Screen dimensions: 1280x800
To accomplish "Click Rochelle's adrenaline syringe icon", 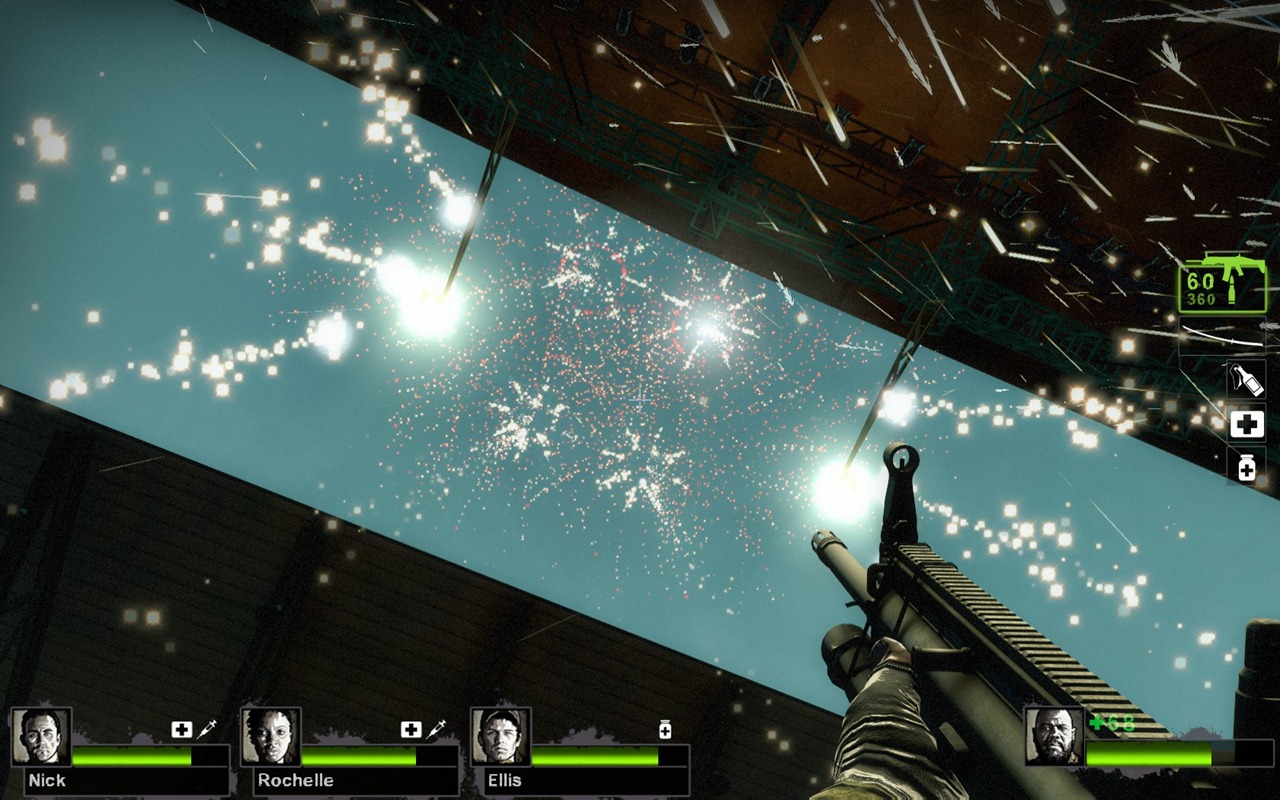I will tap(436, 730).
